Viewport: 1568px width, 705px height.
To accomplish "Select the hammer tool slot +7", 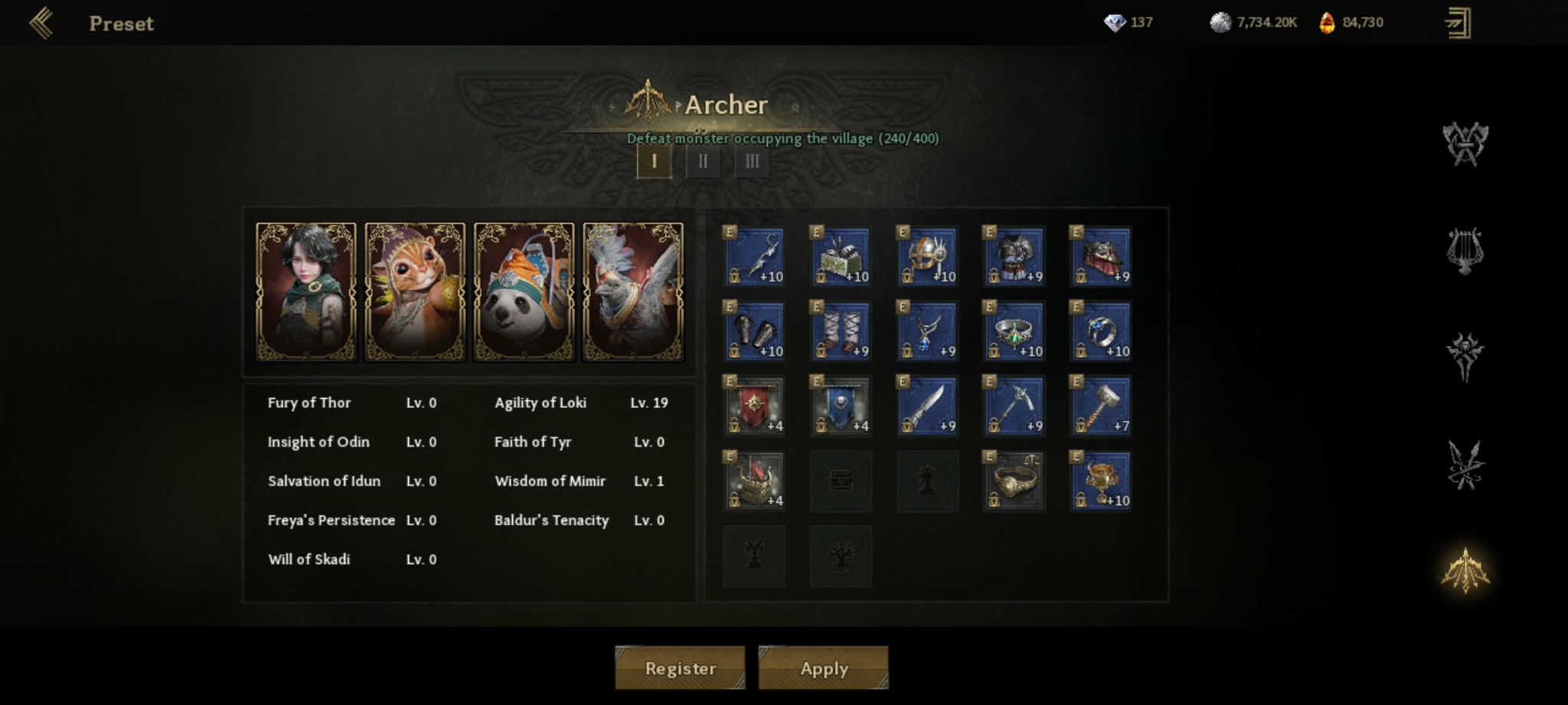I will [x=1100, y=406].
